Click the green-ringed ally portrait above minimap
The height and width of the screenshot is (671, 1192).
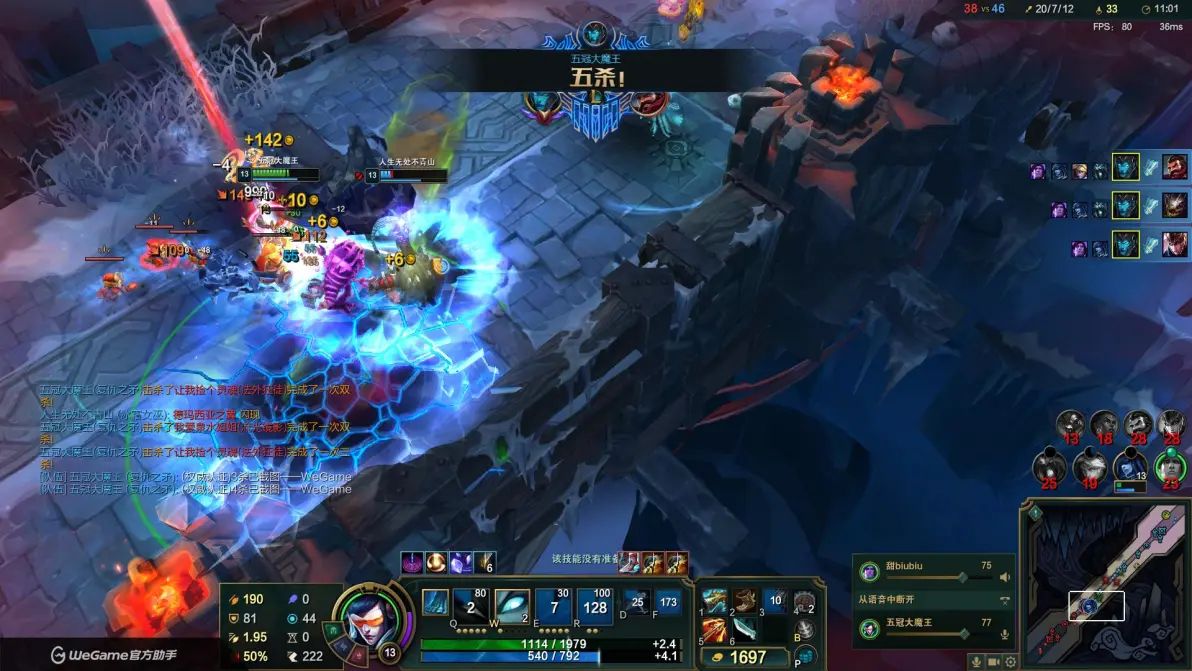(1170, 466)
